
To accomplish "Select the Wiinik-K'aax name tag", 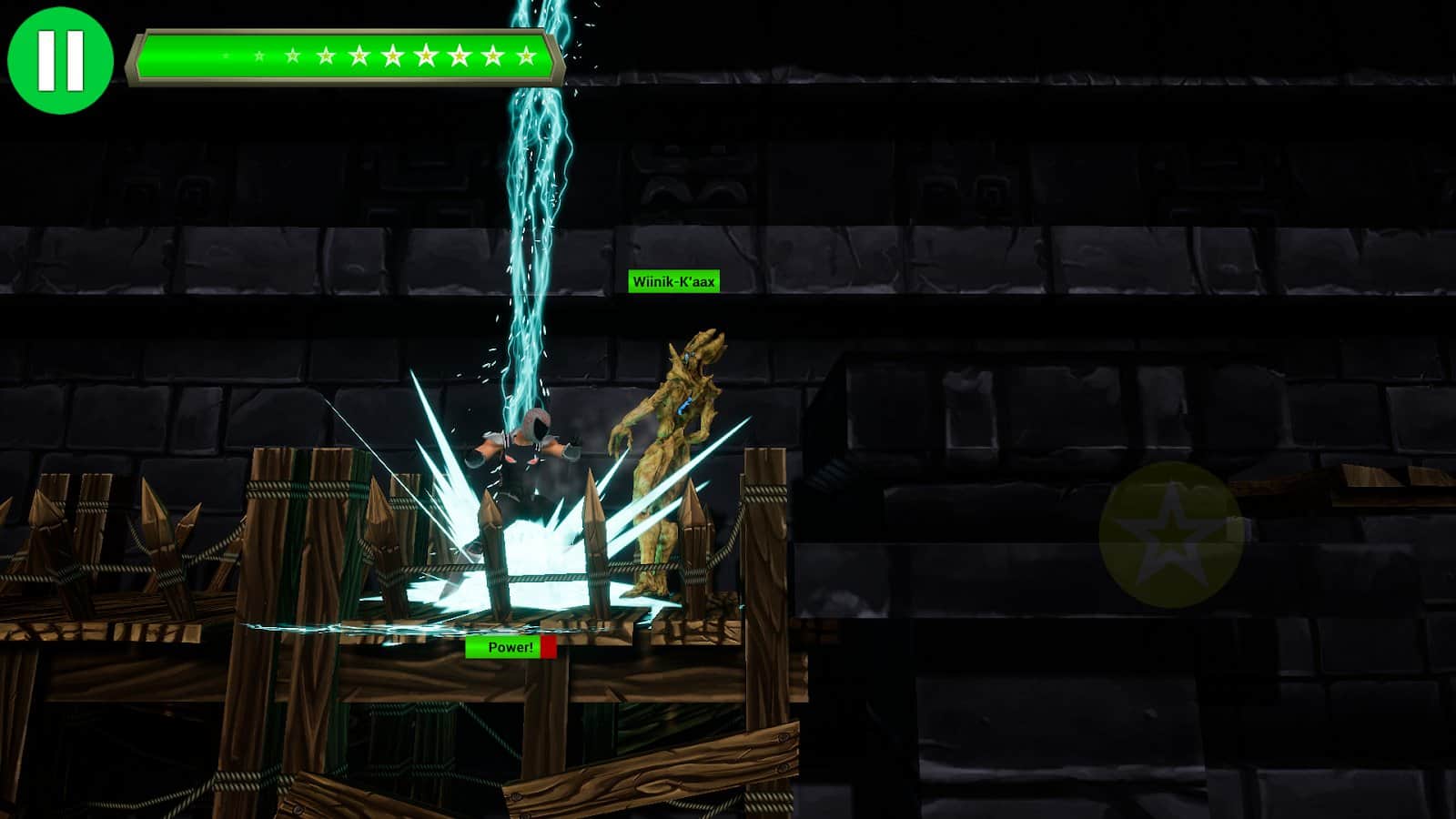I will (x=675, y=282).
